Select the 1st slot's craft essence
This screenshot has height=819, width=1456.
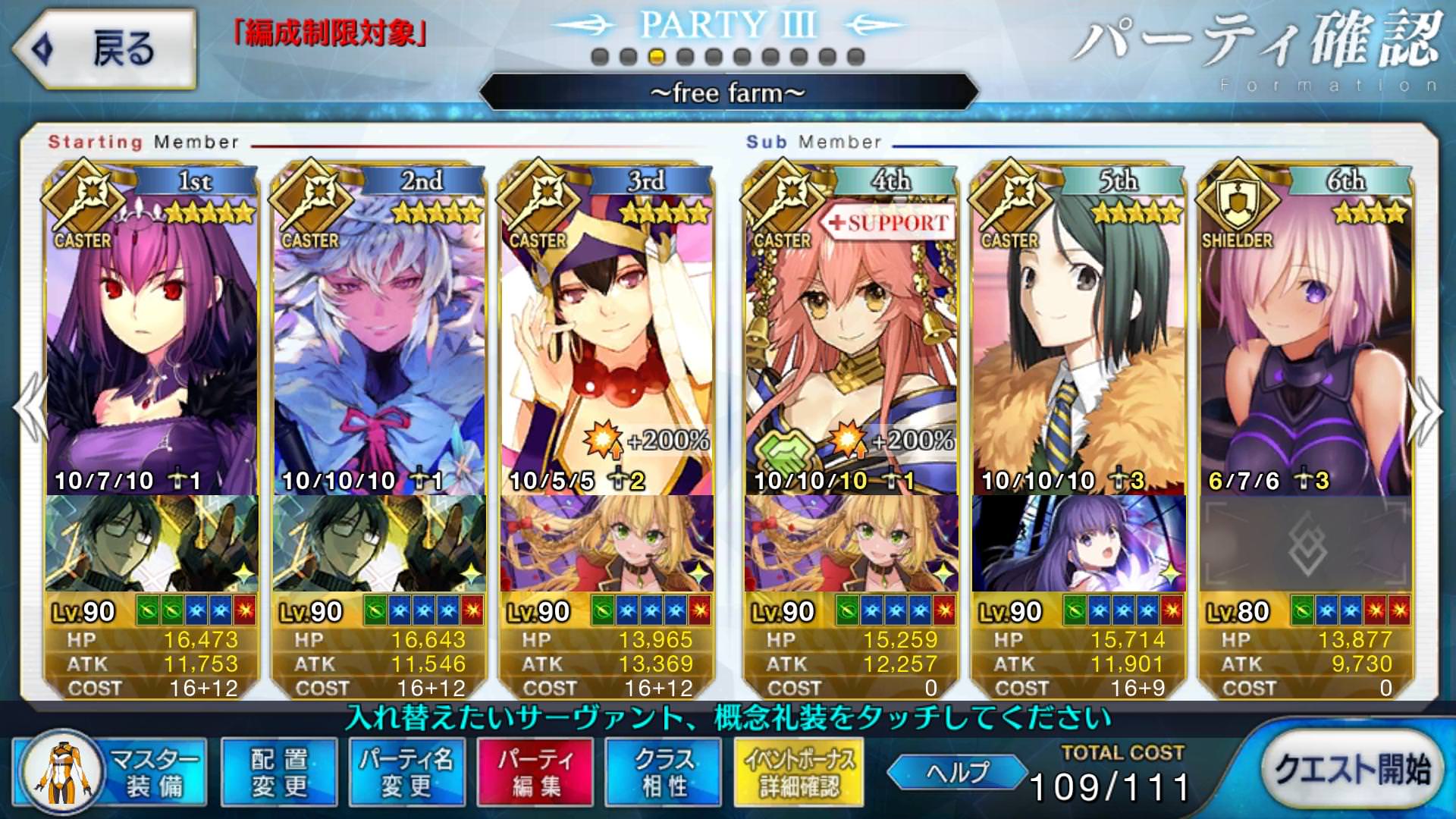click(152, 543)
